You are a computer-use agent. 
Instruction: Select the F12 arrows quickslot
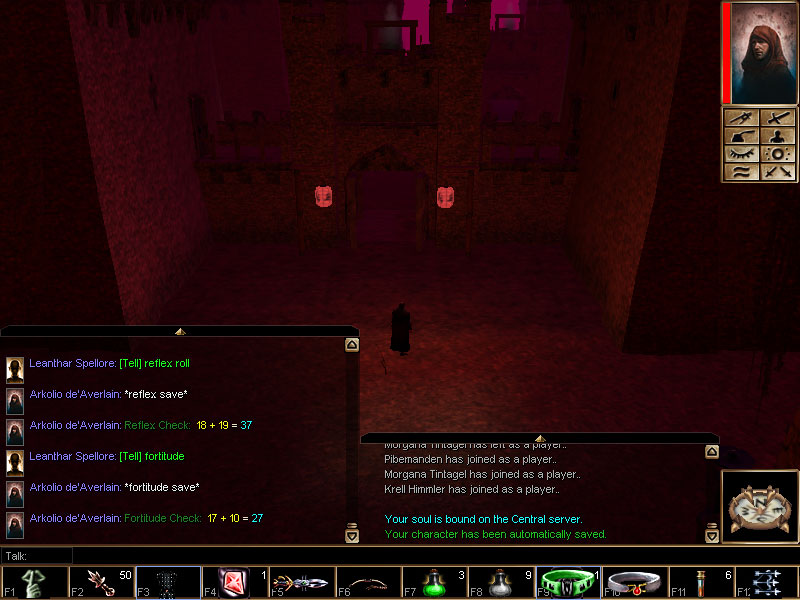(x=768, y=582)
